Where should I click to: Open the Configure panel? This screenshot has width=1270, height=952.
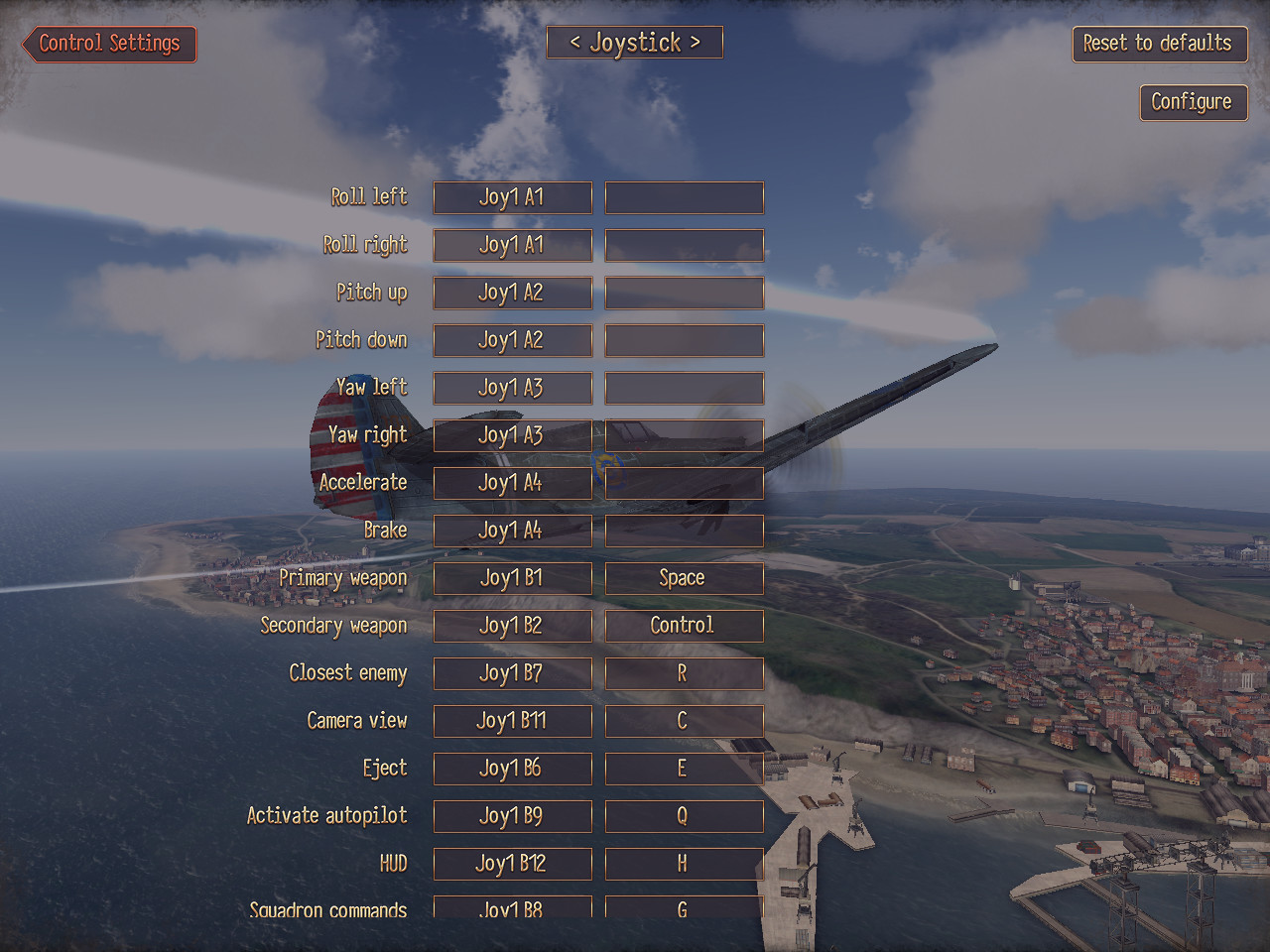pyautogui.click(x=1193, y=102)
